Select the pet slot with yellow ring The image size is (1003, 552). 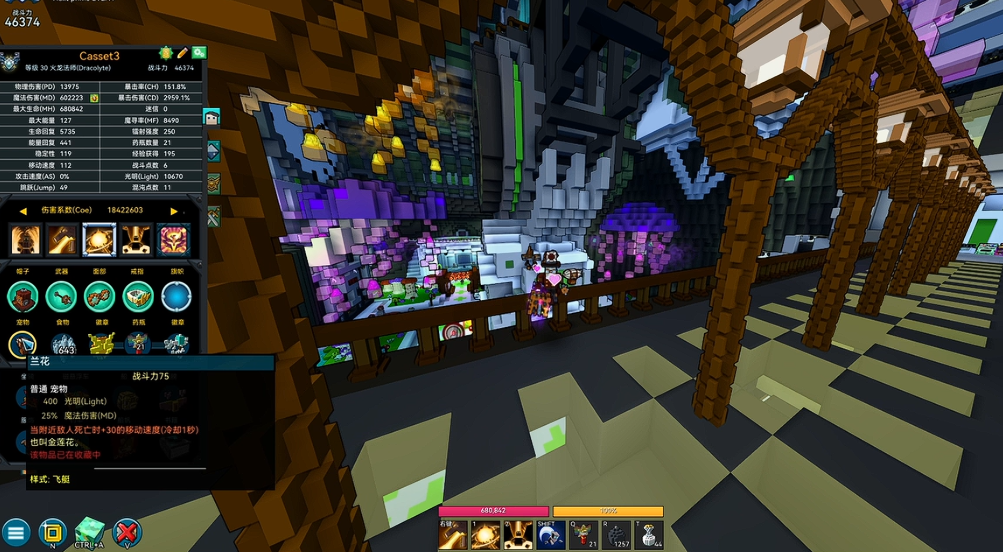click(x=23, y=345)
